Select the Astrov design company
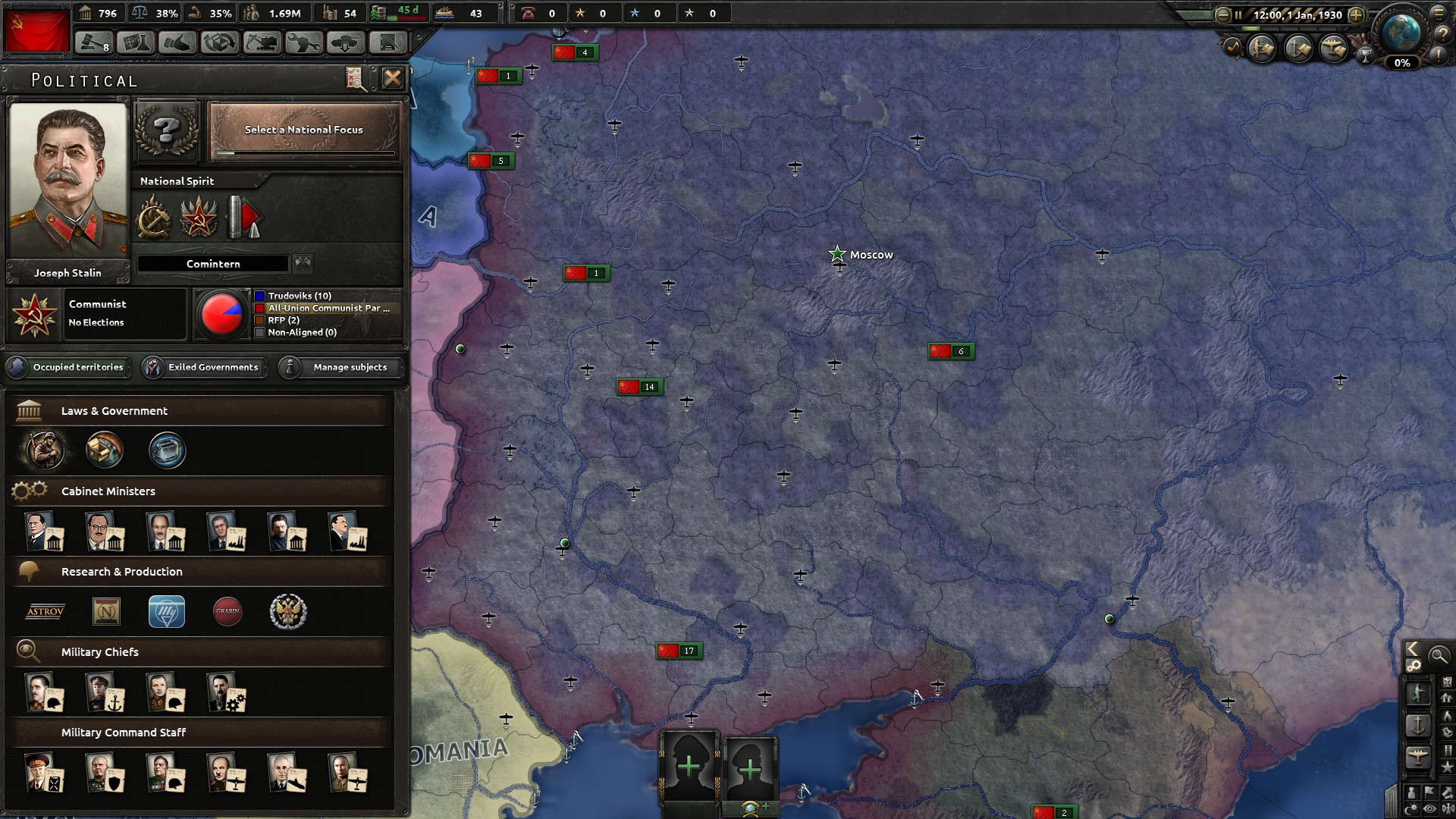This screenshot has width=1456, height=819. coord(45,611)
